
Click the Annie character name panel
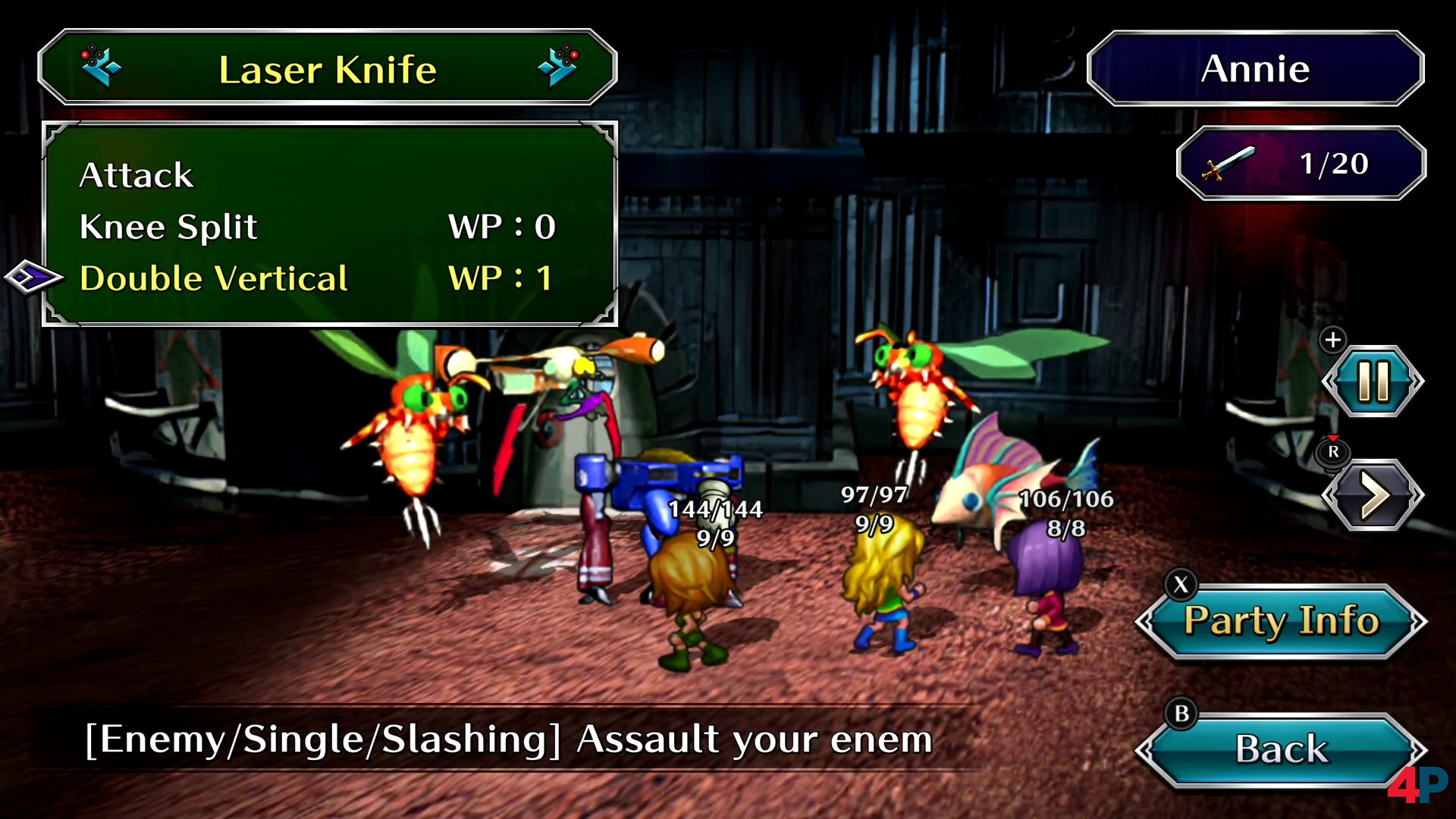(x=1255, y=69)
